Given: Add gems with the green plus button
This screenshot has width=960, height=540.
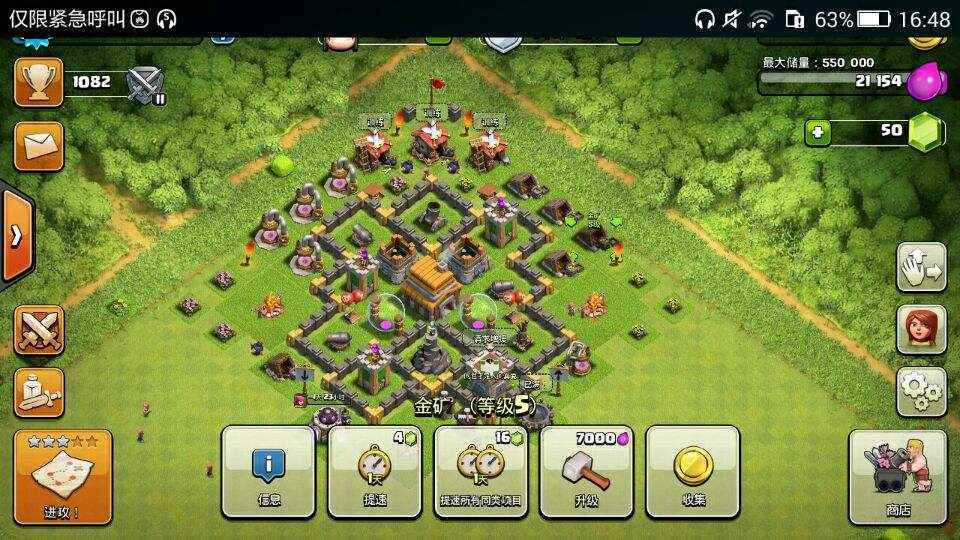Looking at the screenshot, I should [818, 132].
